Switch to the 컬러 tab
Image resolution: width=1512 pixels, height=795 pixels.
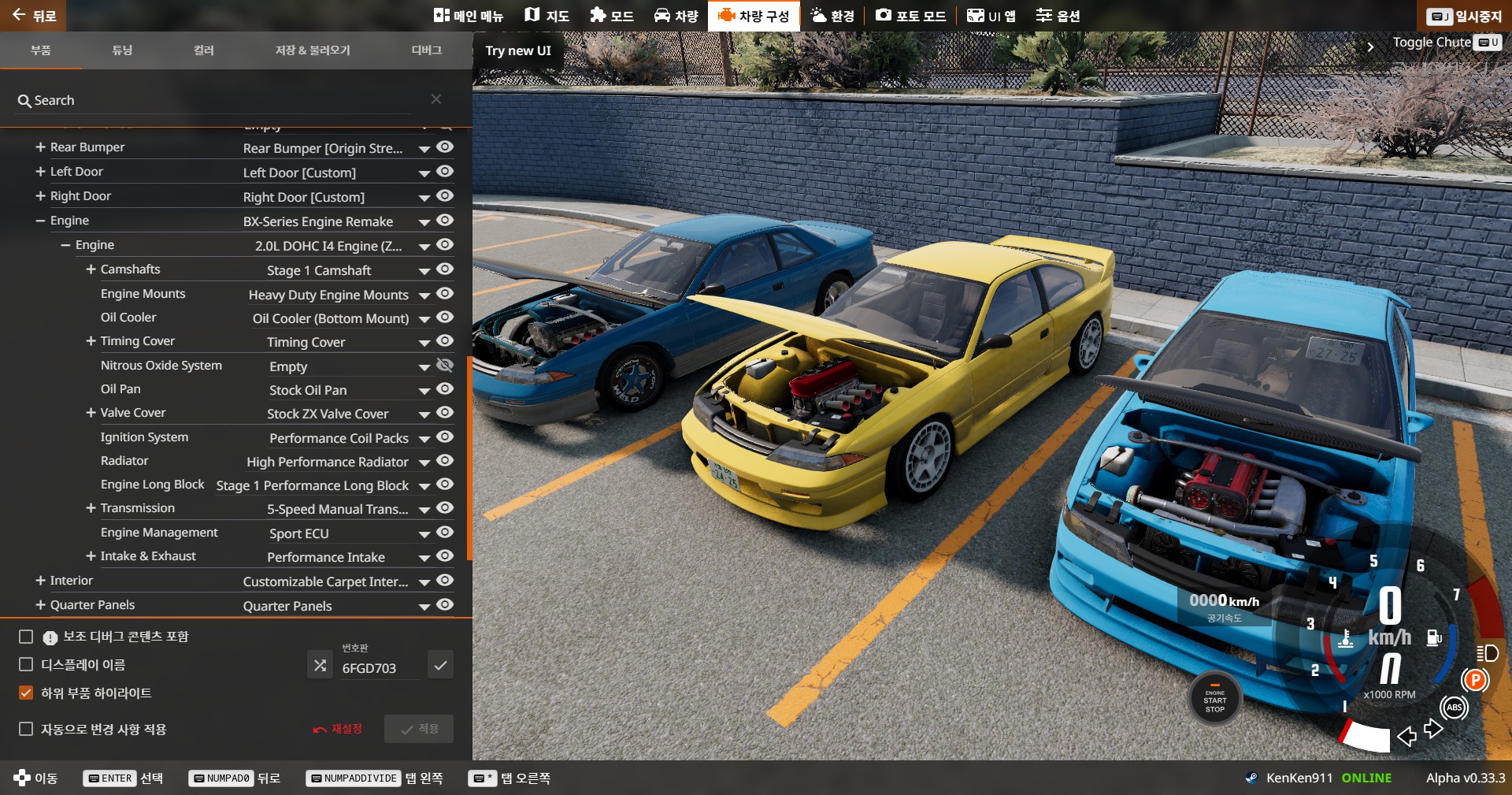(x=204, y=50)
